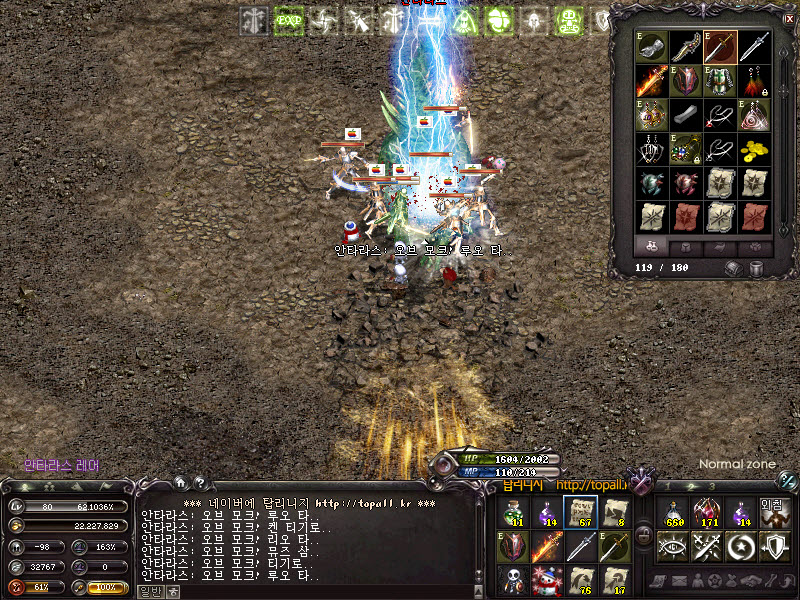This screenshot has height=600, width=800.
Task: Select the gauntlet item in inventory
Action: 651,46
